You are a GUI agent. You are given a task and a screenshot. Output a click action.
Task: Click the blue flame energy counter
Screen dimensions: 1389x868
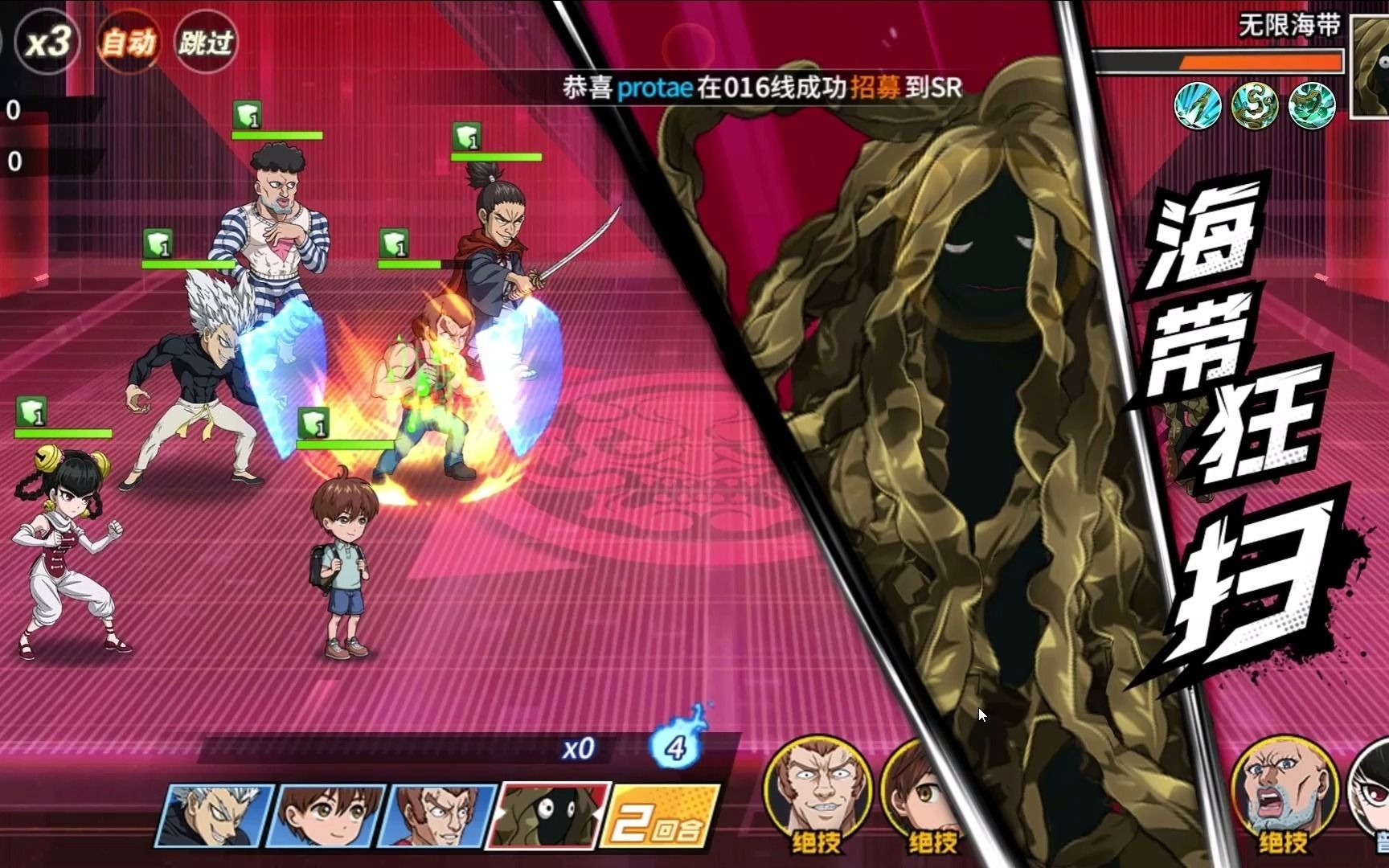pyautogui.click(x=676, y=744)
